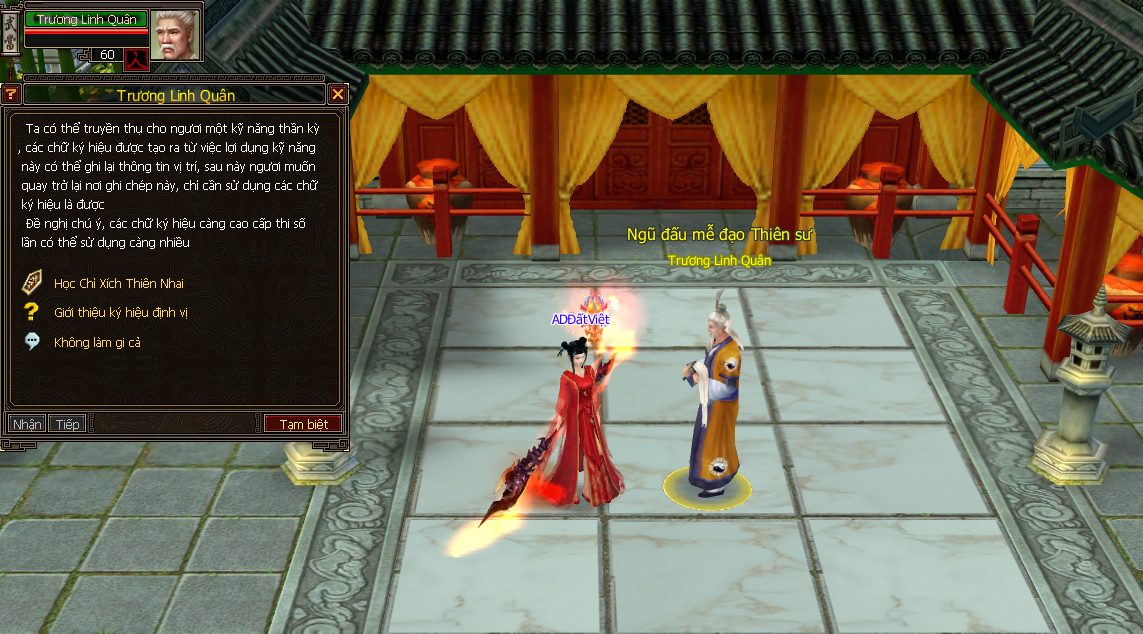Click the Tiếp button
Image resolution: width=1143 pixels, height=634 pixels.
tap(67, 424)
